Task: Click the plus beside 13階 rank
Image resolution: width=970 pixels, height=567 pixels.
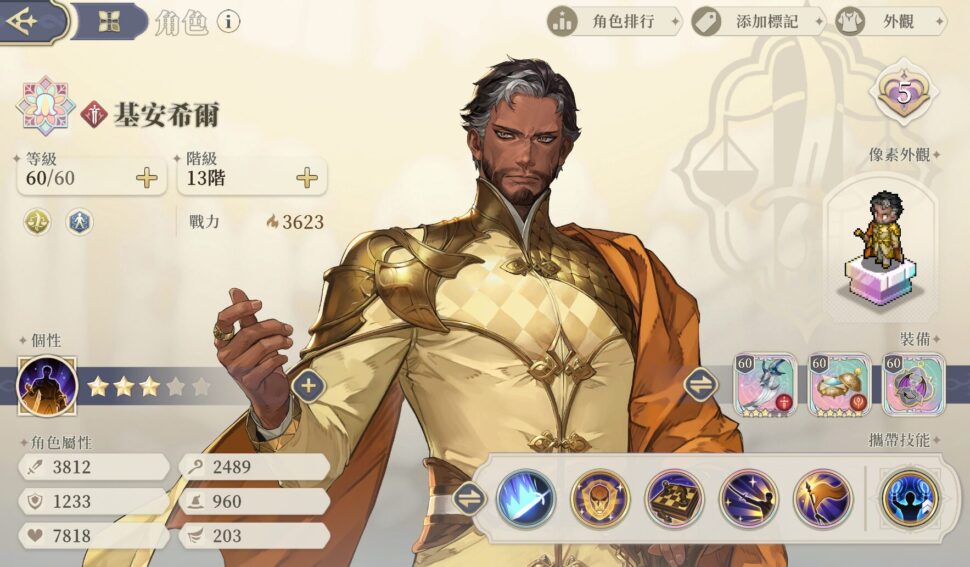Action: pyautogui.click(x=307, y=179)
